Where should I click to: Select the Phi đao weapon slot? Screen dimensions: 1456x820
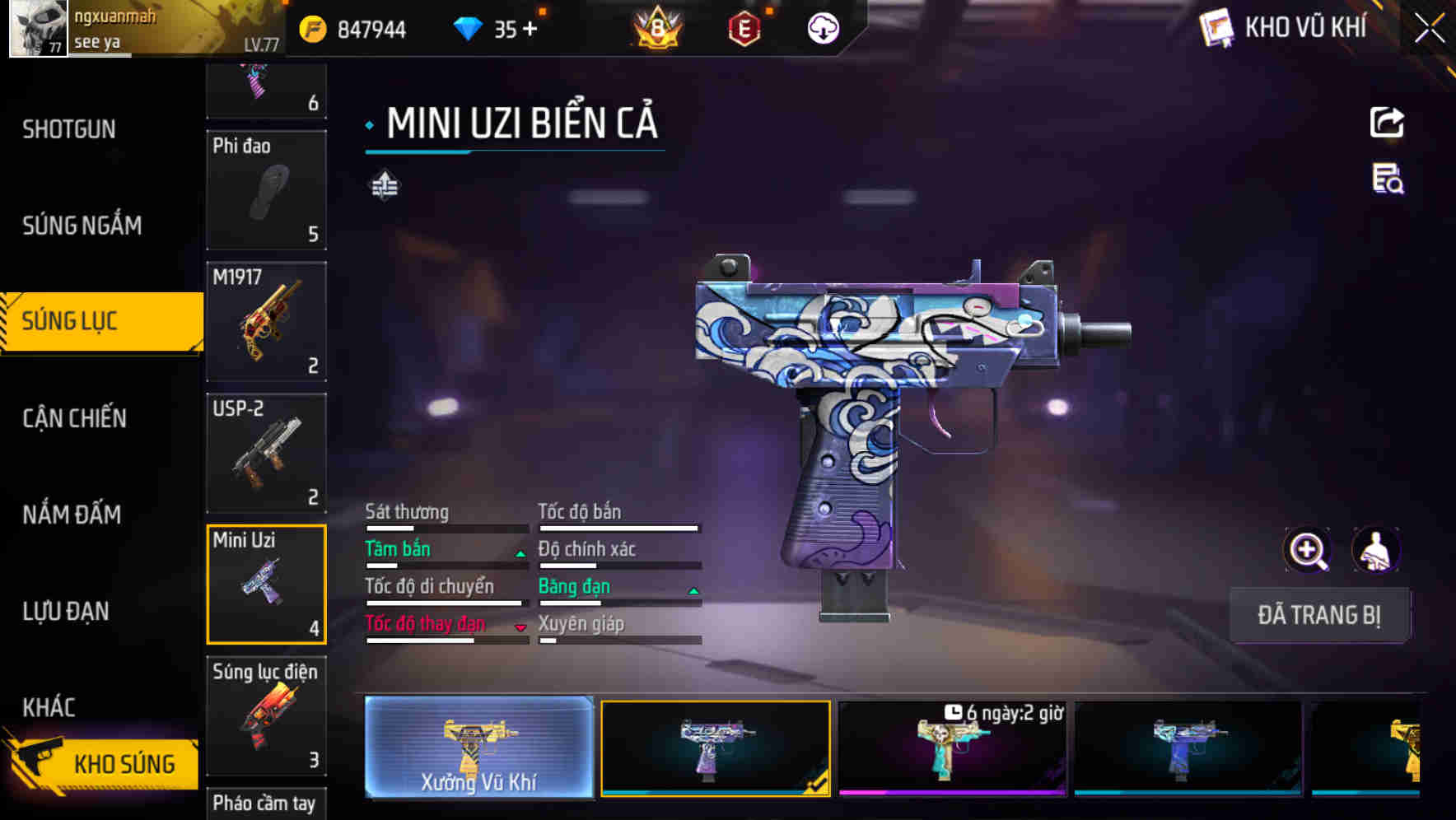click(266, 190)
